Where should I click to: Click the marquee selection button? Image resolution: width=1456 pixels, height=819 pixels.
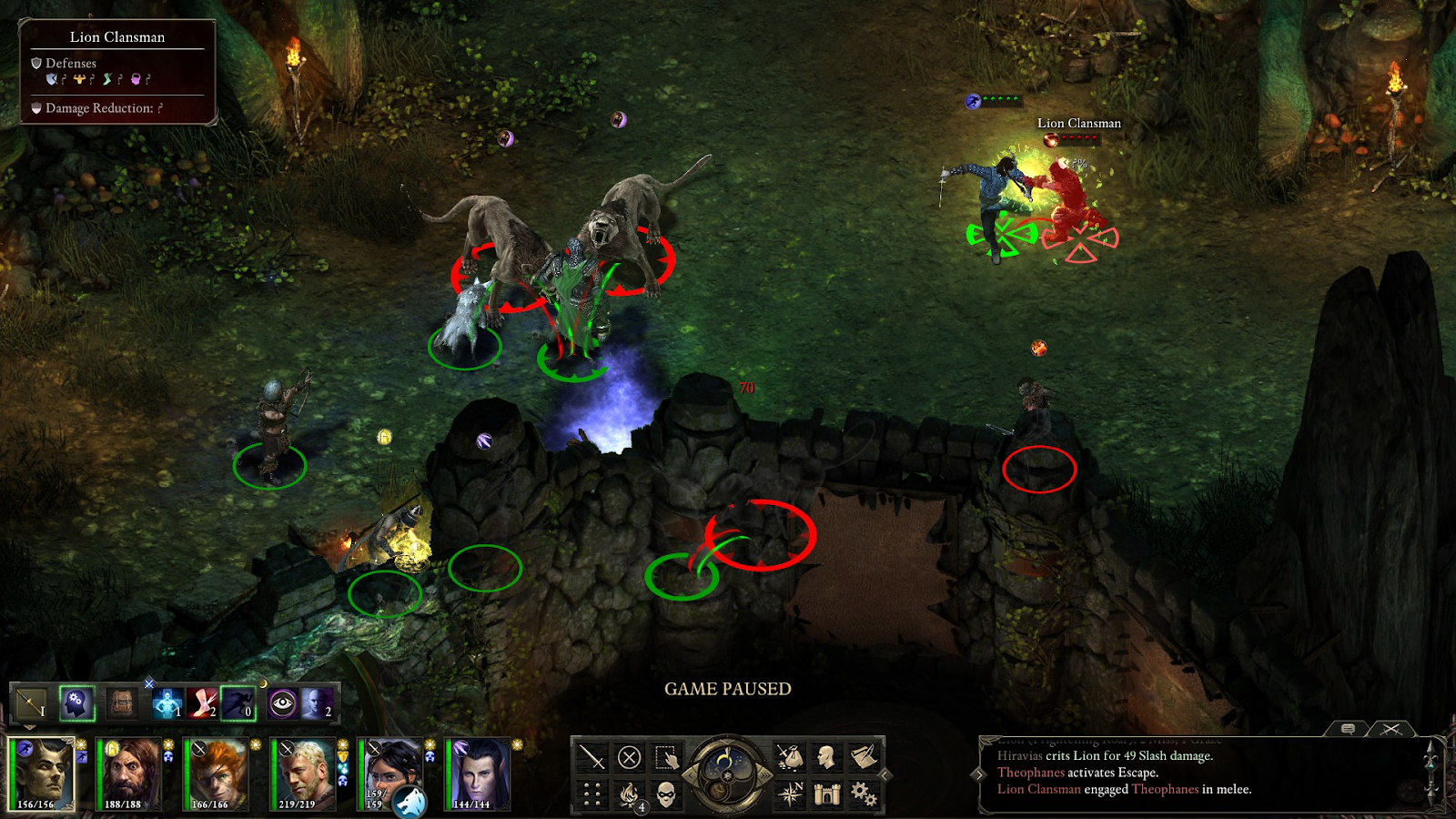tap(665, 759)
